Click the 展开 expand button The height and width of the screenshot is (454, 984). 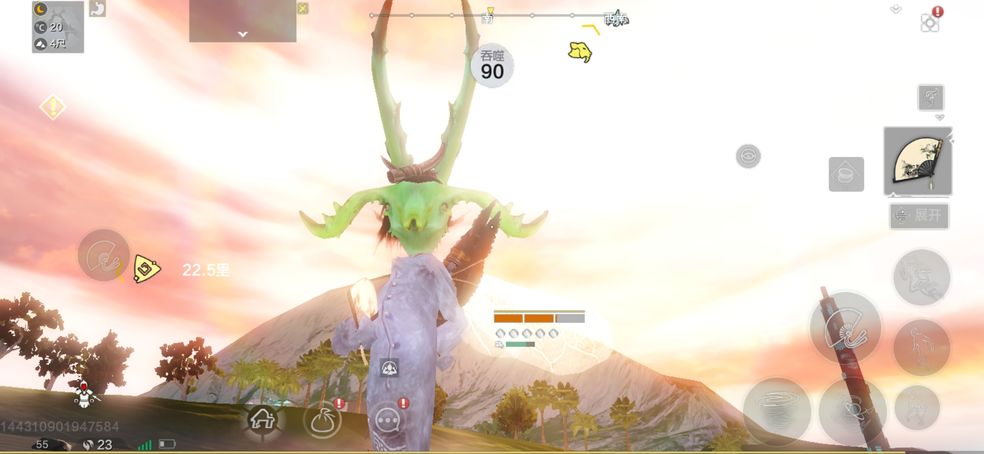(919, 216)
